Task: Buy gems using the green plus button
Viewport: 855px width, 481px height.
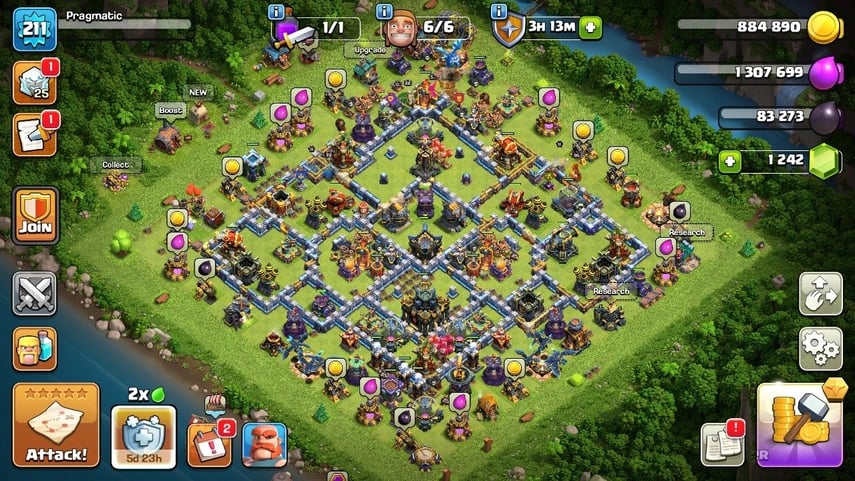Action: 729,161
